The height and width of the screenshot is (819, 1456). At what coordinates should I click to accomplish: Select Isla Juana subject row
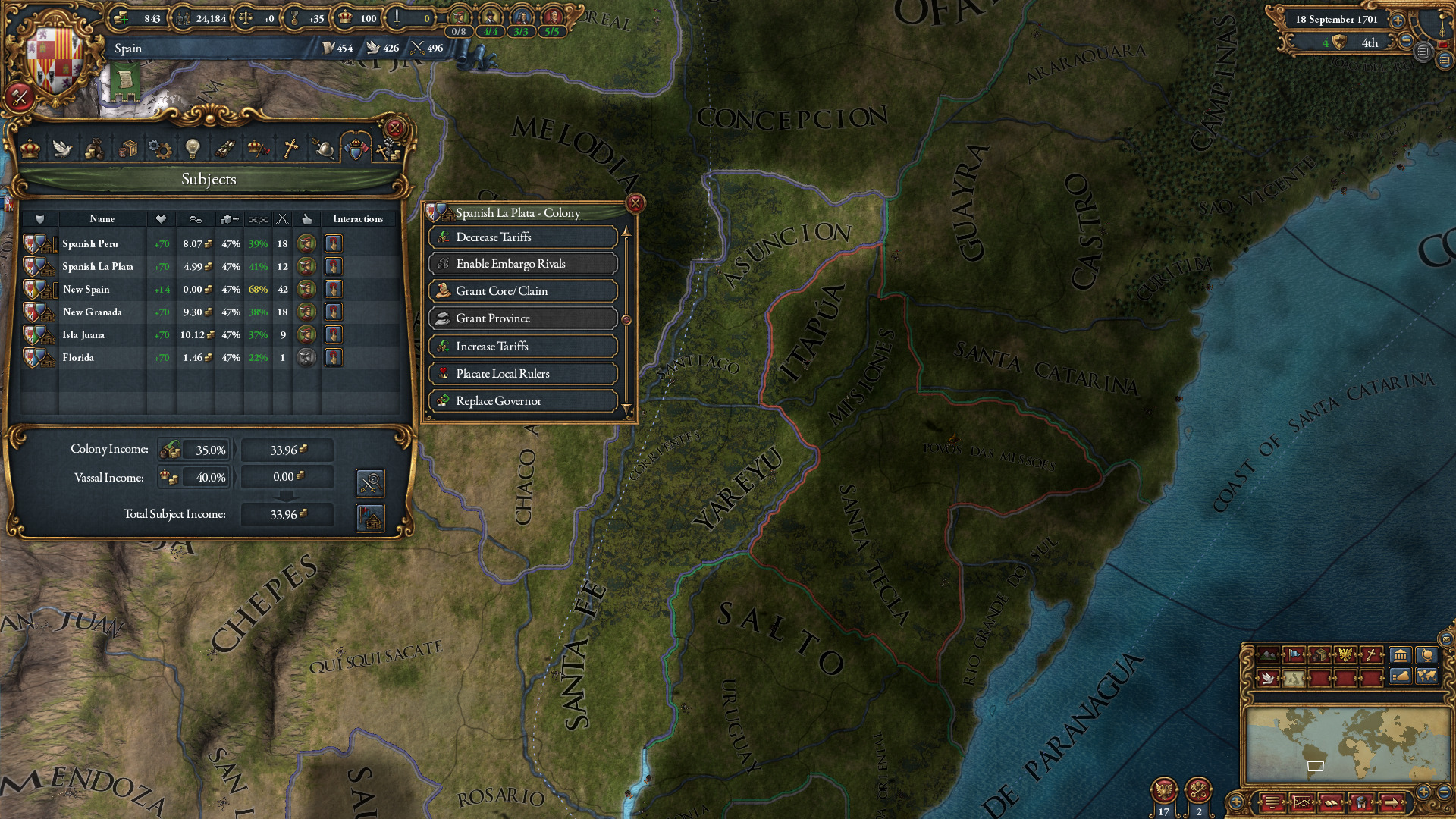pyautogui.click(x=83, y=335)
